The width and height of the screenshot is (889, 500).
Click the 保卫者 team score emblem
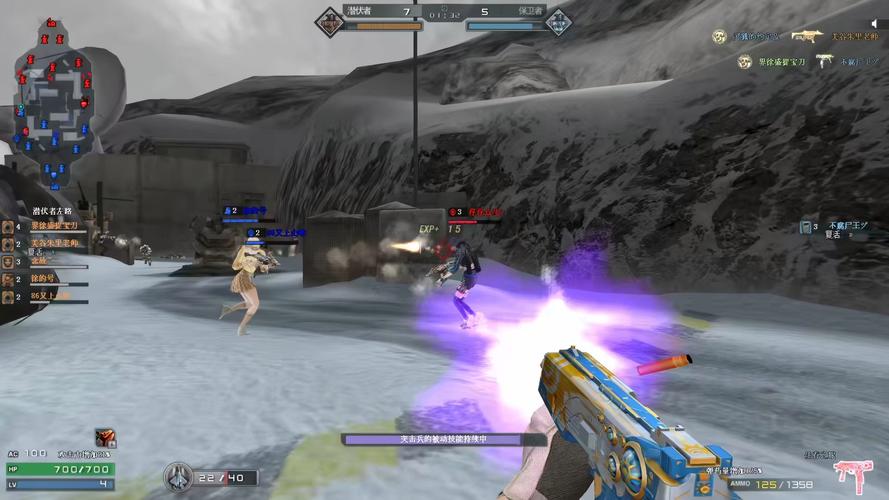click(x=559, y=18)
